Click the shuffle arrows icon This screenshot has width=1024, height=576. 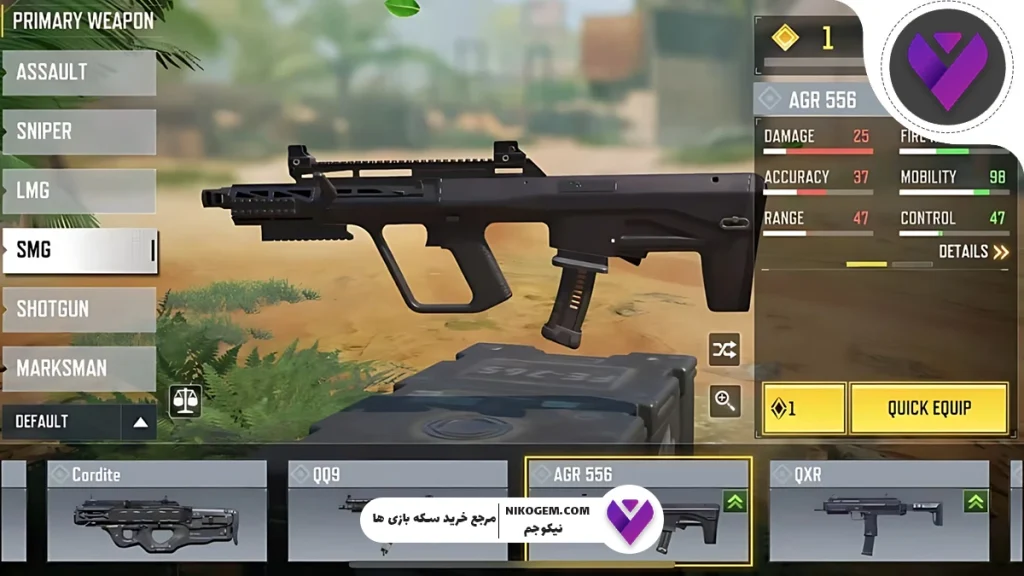(724, 349)
